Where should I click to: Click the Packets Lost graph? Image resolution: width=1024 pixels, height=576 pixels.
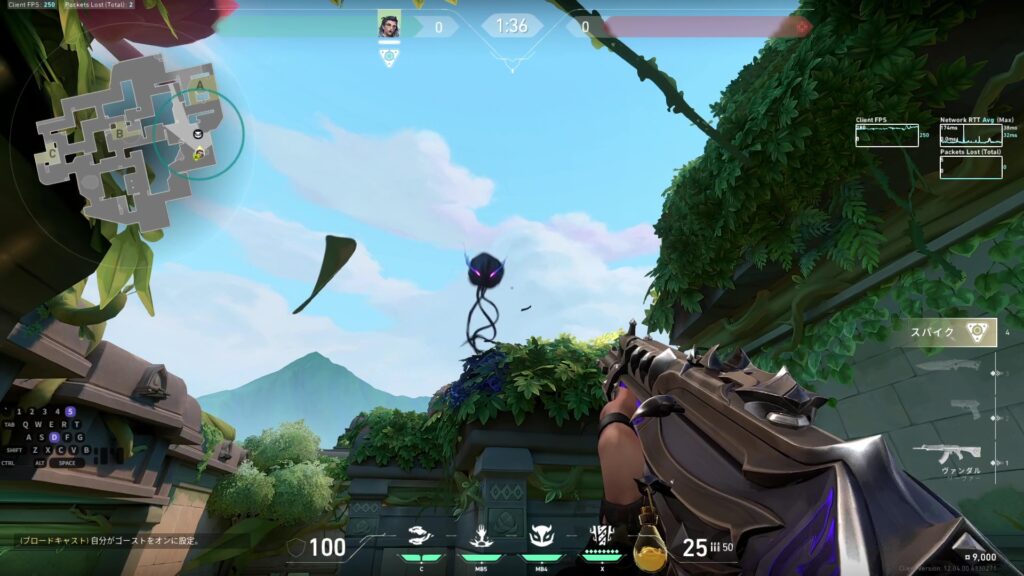pyautogui.click(x=970, y=167)
